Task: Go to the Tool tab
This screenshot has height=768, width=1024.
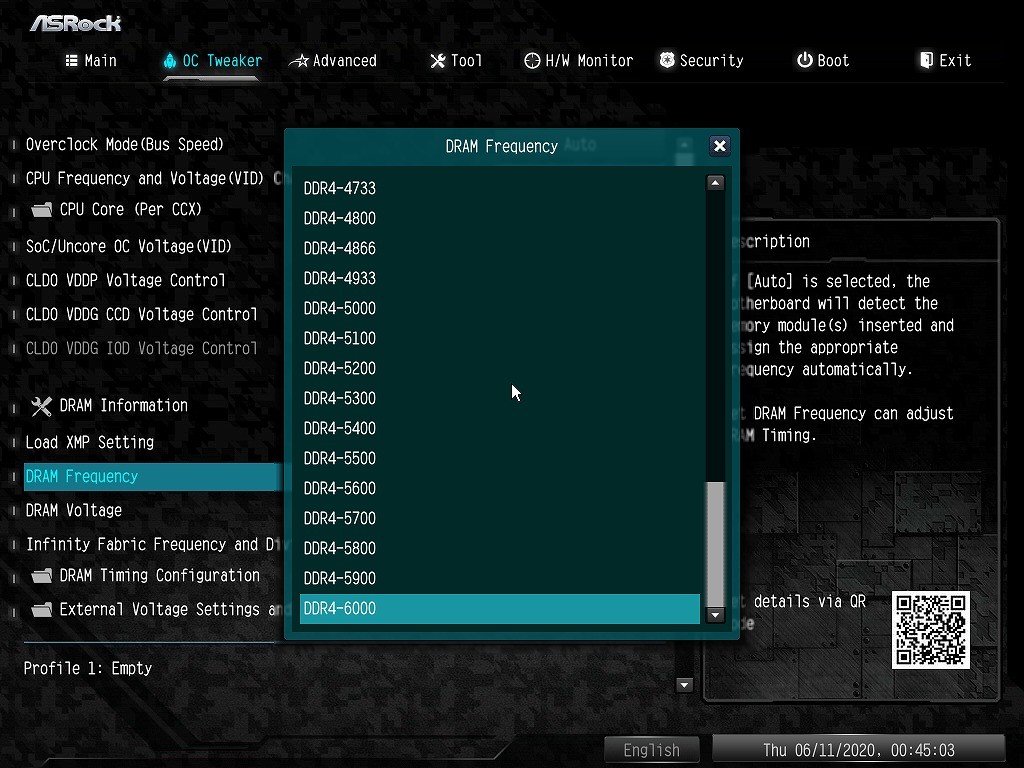Action: pos(456,61)
